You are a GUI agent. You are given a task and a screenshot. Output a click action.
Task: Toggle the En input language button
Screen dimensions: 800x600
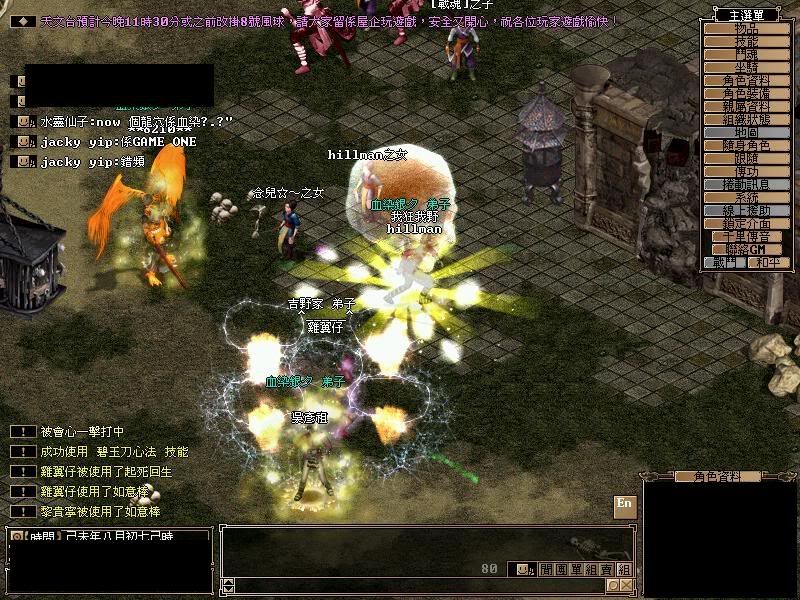coord(624,504)
